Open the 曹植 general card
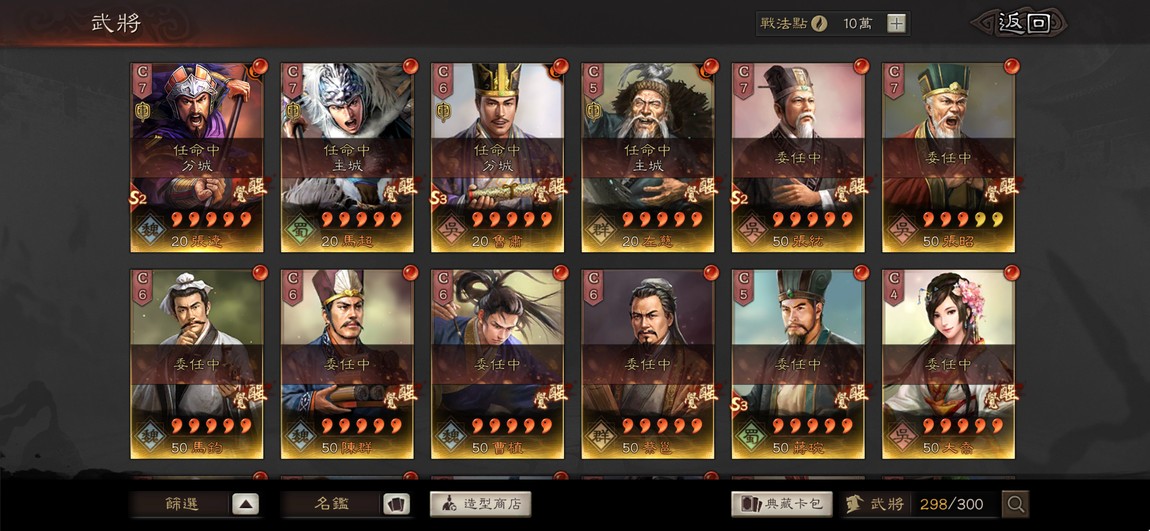The image size is (1150, 531). pyautogui.click(x=497, y=363)
